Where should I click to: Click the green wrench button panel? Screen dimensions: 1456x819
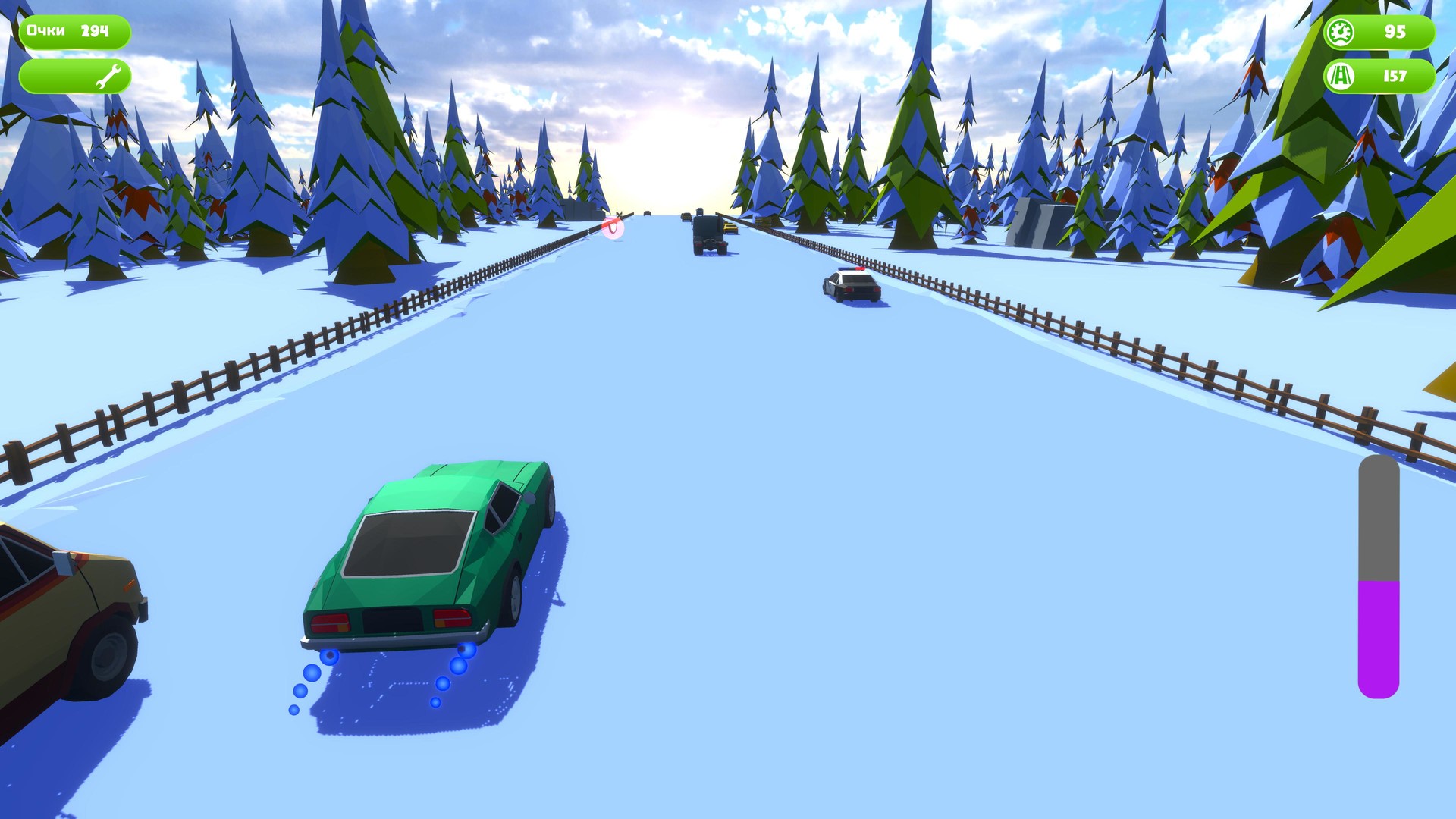click(x=76, y=75)
